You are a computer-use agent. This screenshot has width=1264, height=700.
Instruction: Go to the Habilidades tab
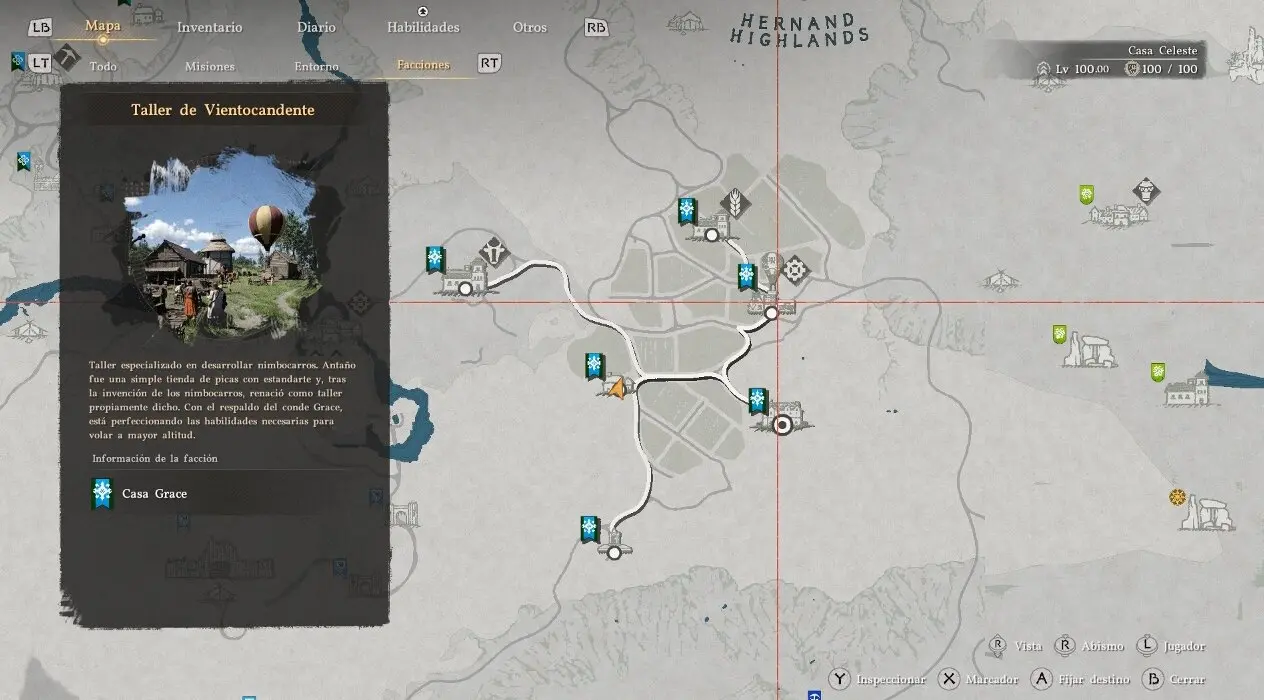click(x=423, y=27)
